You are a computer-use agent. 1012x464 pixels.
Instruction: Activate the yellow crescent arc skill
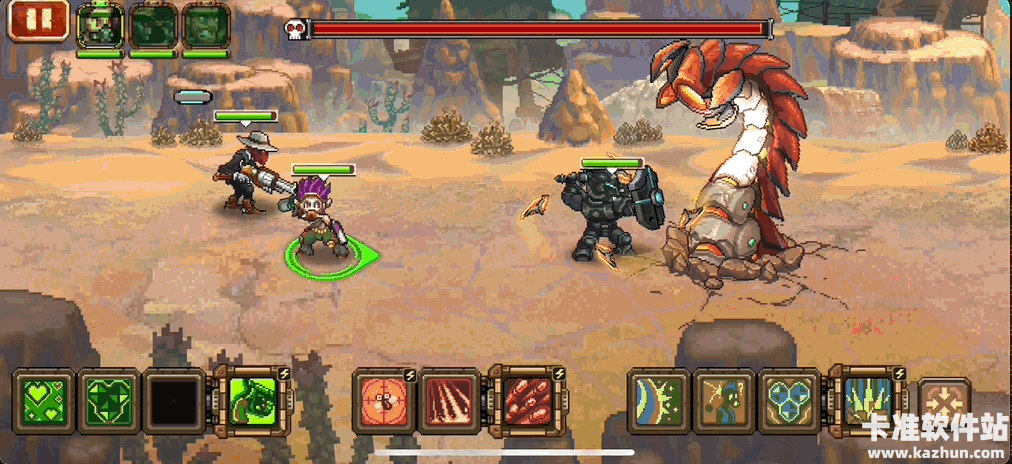click(x=658, y=401)
